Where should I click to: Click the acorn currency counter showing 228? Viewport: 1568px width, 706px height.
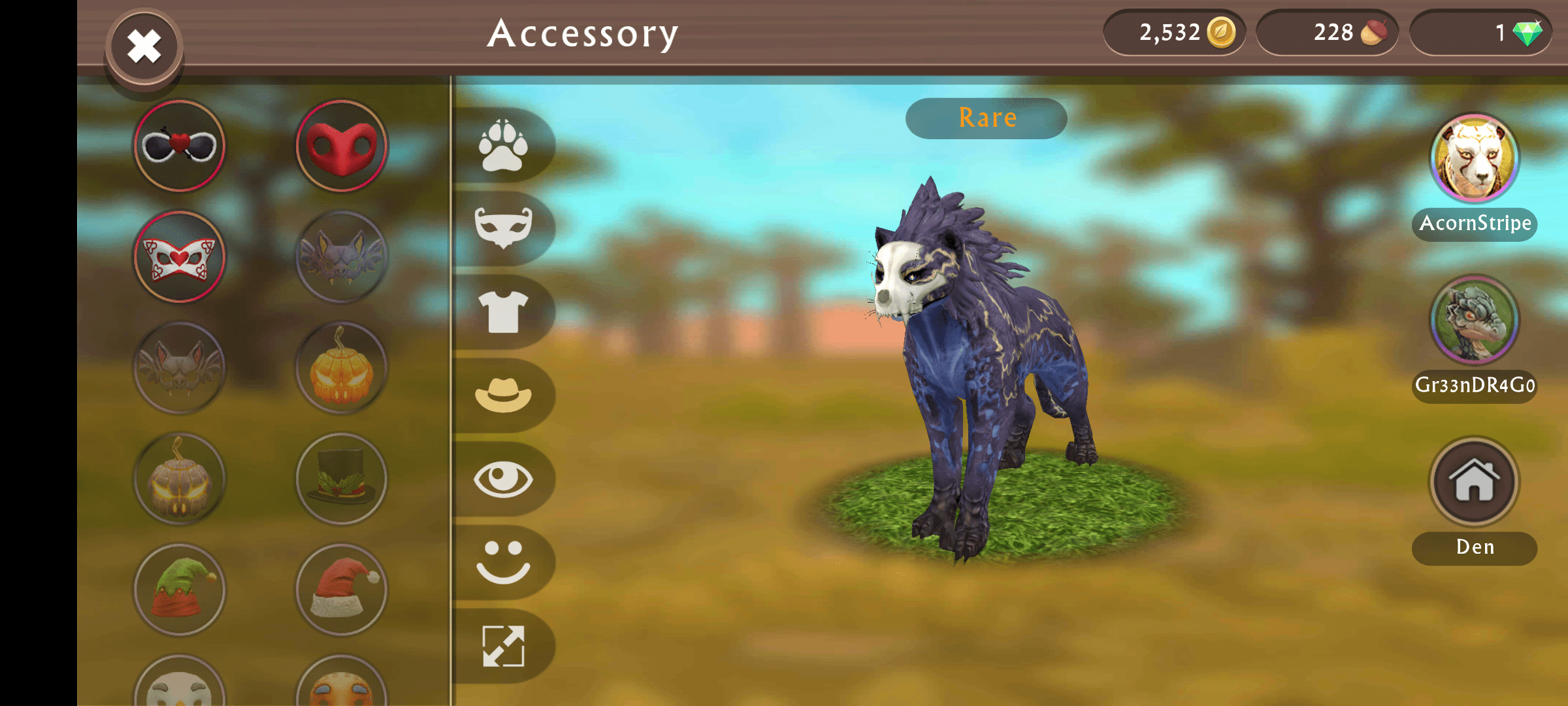point(1328,31)
